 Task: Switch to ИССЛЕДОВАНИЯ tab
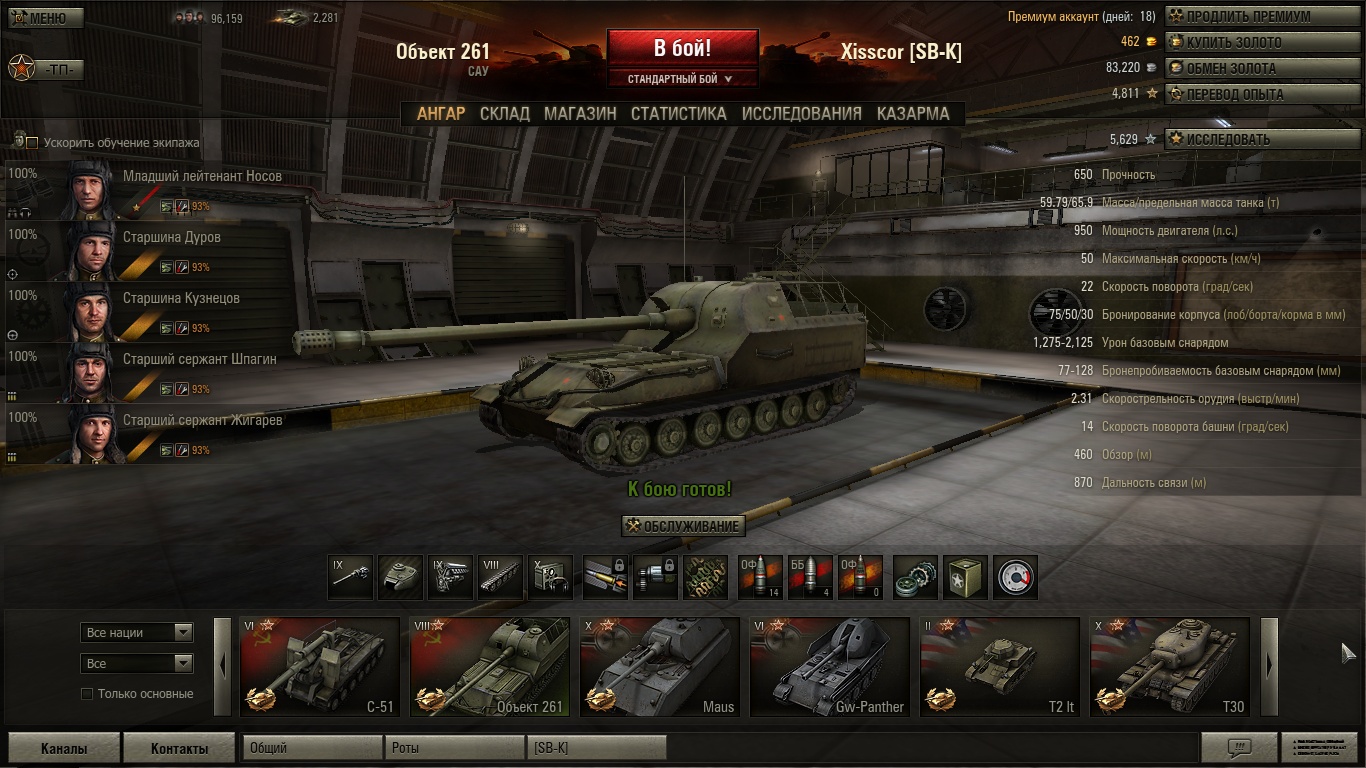pyautogui.click(x=801, y=114)
